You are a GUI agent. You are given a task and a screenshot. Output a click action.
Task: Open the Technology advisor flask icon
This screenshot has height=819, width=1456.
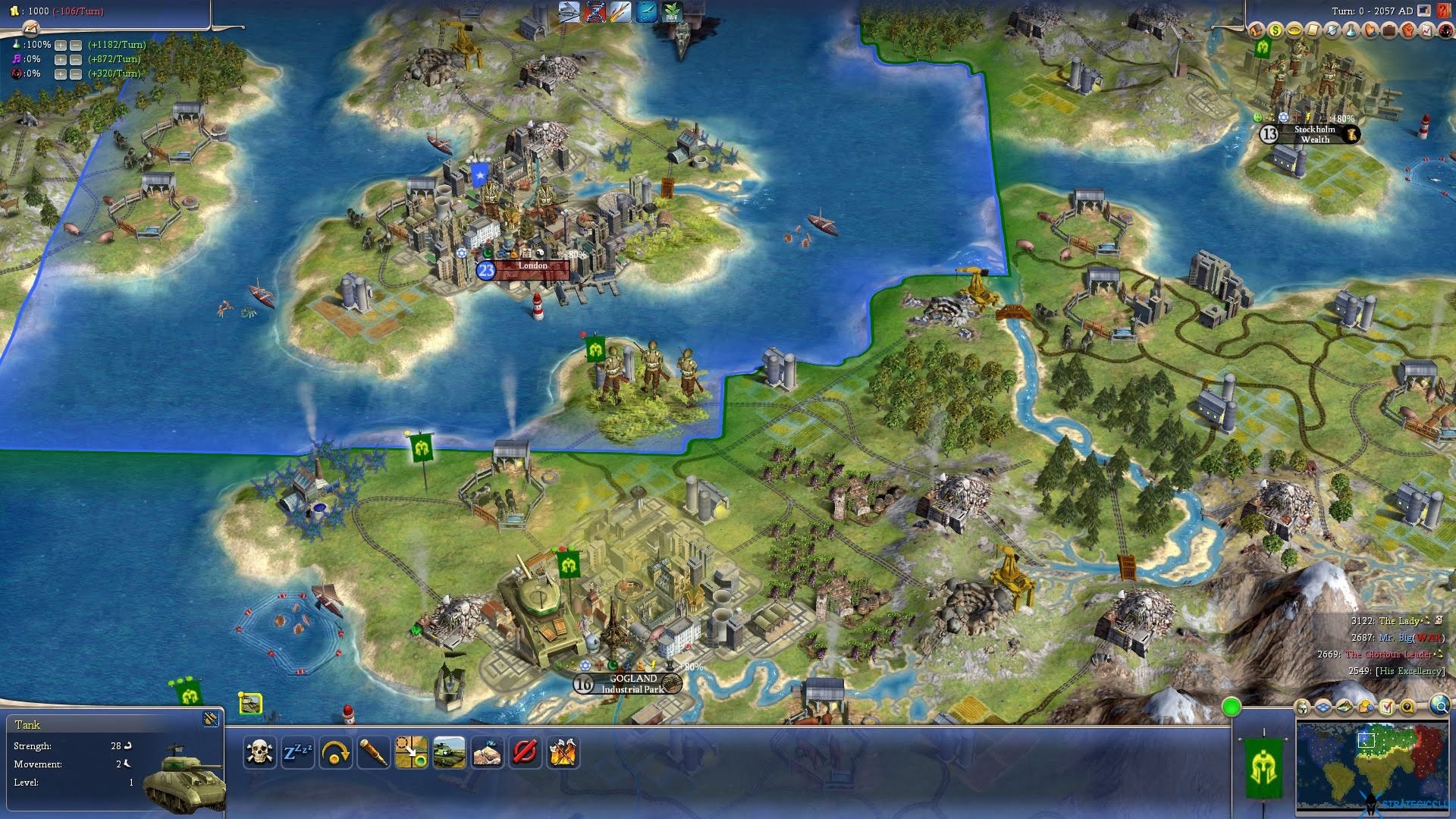[1351, 30]
